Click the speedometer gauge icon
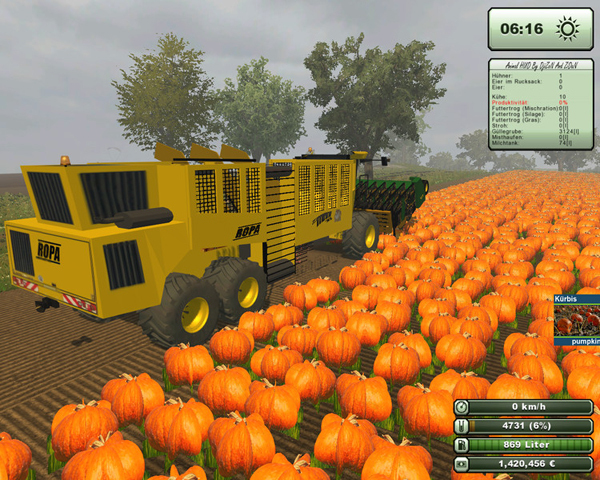The image size is (600, 480). click(x=461, y=407)
